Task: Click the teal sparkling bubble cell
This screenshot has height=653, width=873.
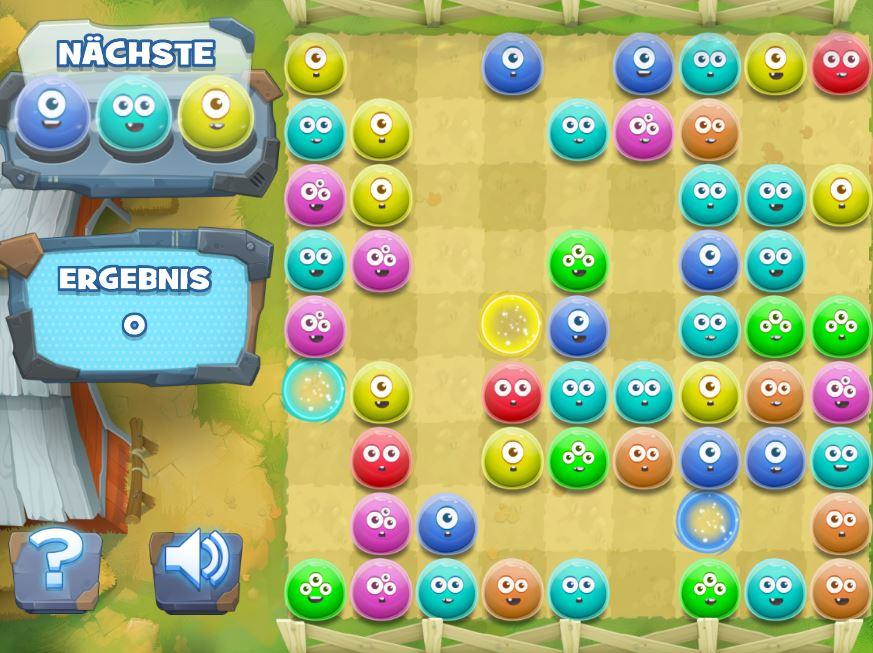Action: [x=315, y=391]
